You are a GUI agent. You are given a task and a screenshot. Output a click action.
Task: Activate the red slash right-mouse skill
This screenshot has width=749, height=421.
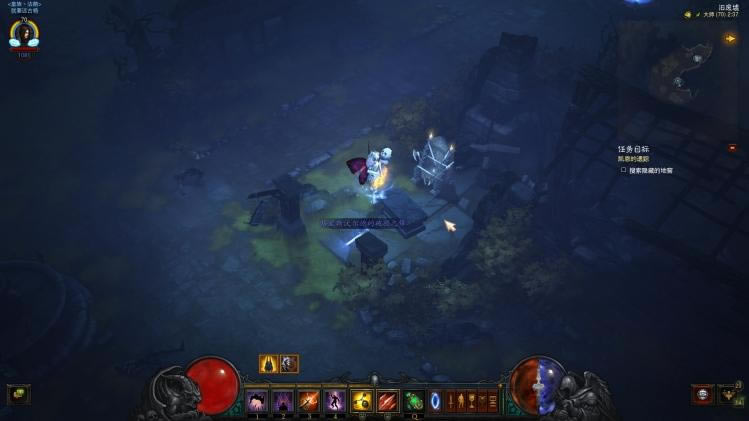387,401
